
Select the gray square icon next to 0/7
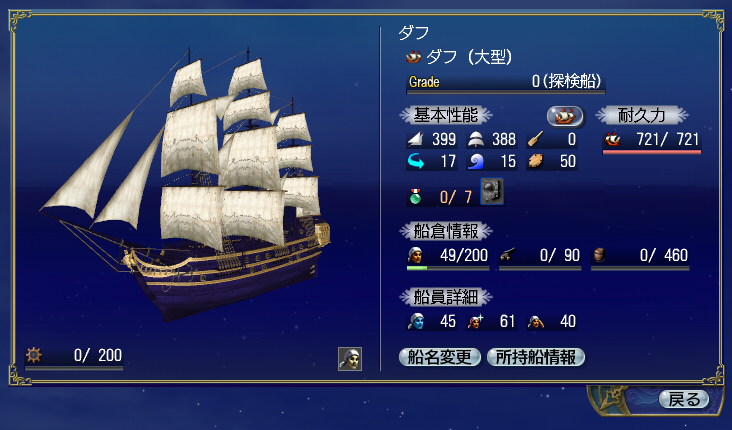(x=492, y=190)
